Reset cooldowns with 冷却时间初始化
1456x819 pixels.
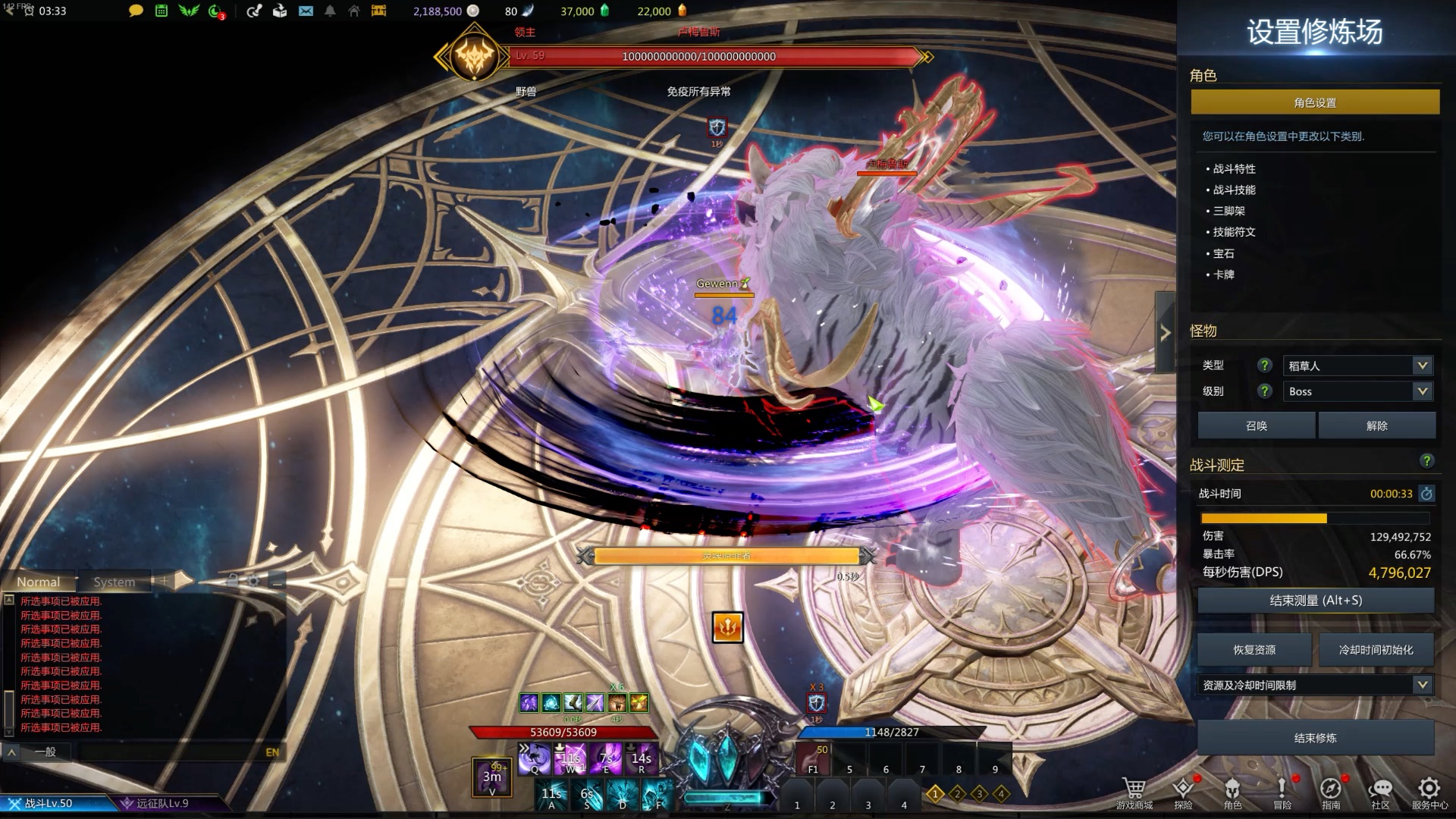pyautogui.click(x=1376, y=650)
